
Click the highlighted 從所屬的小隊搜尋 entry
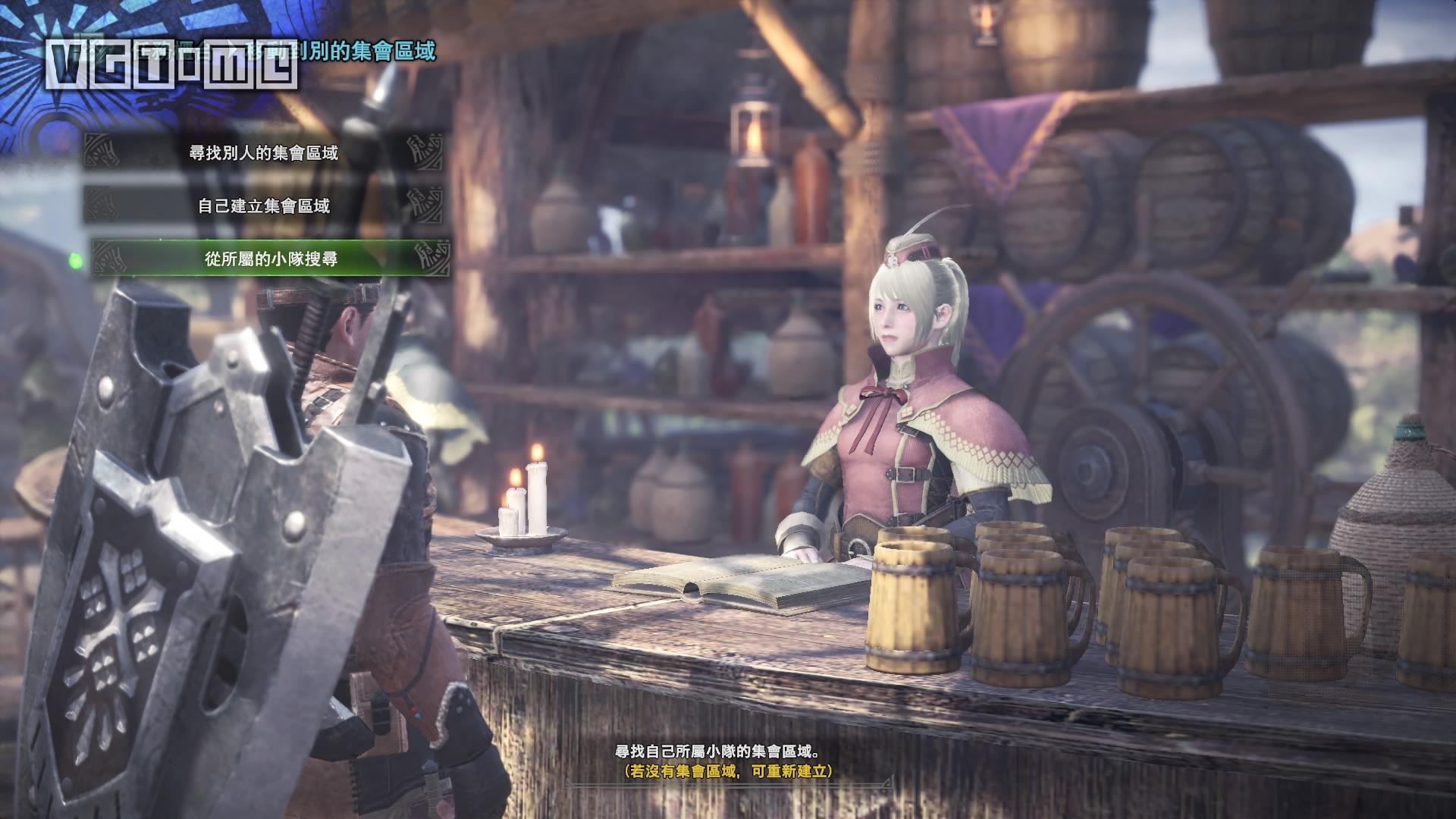tap(270, 259)
